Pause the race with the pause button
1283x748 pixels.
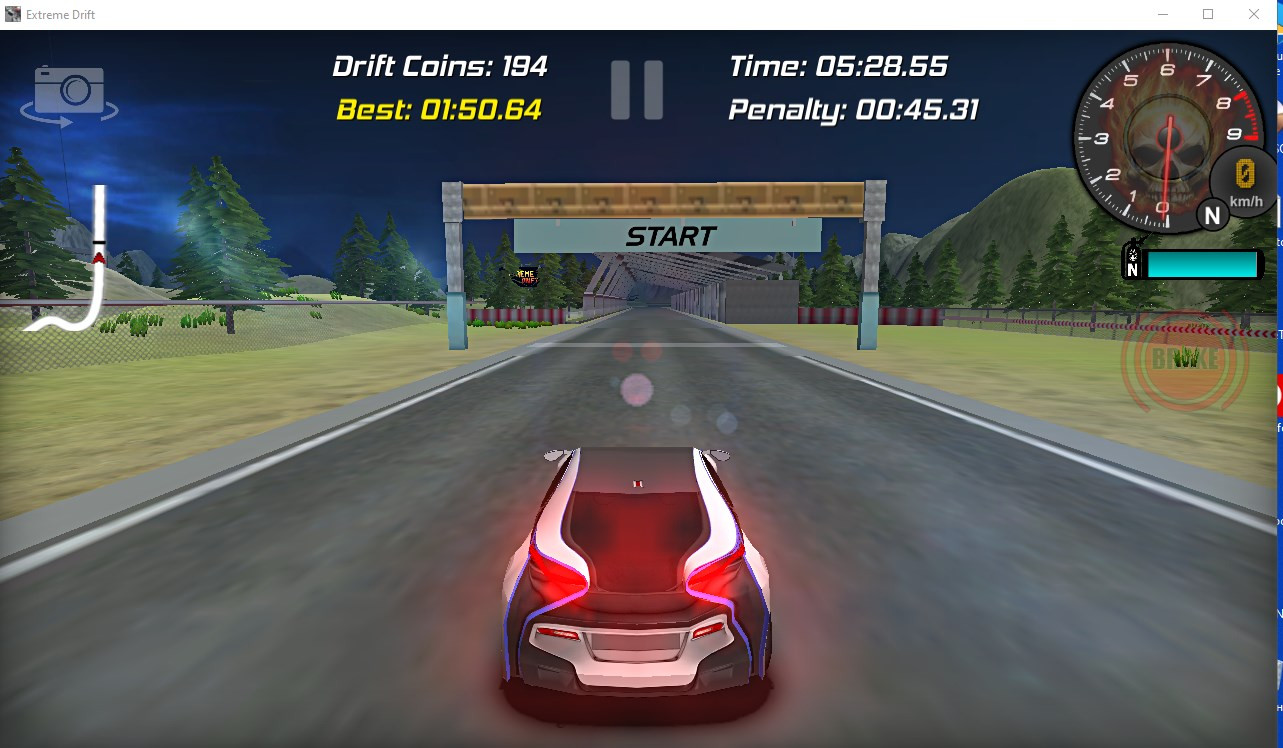637,90
